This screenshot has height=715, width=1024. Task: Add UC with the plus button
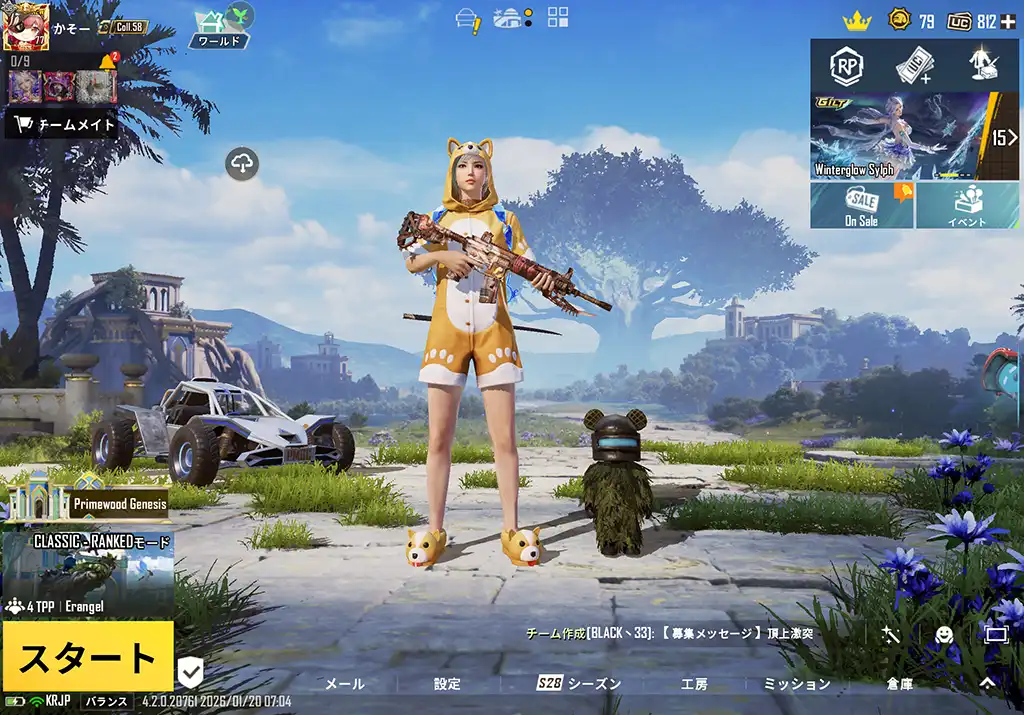click(1008, 21)
